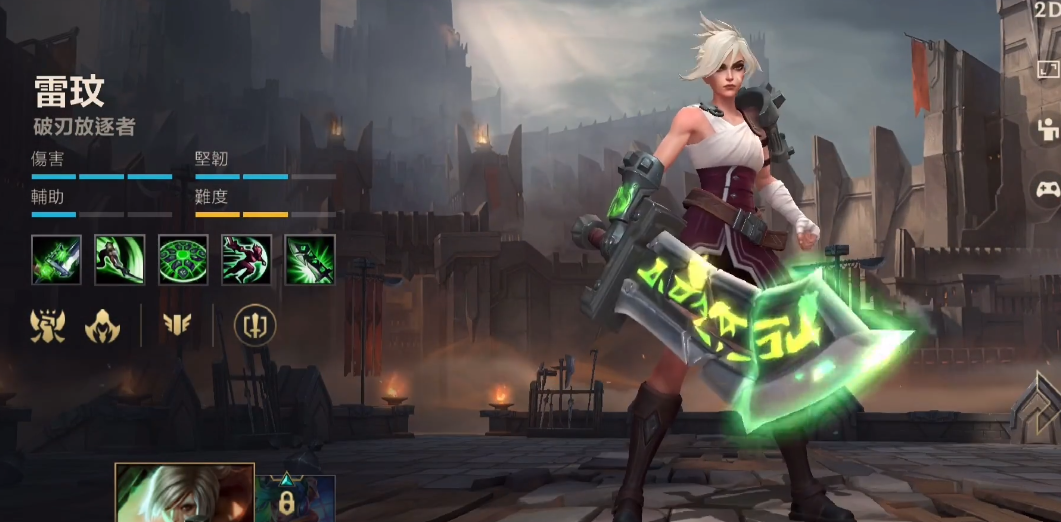Select the default Riven skin thumbnail

point(185,493)
